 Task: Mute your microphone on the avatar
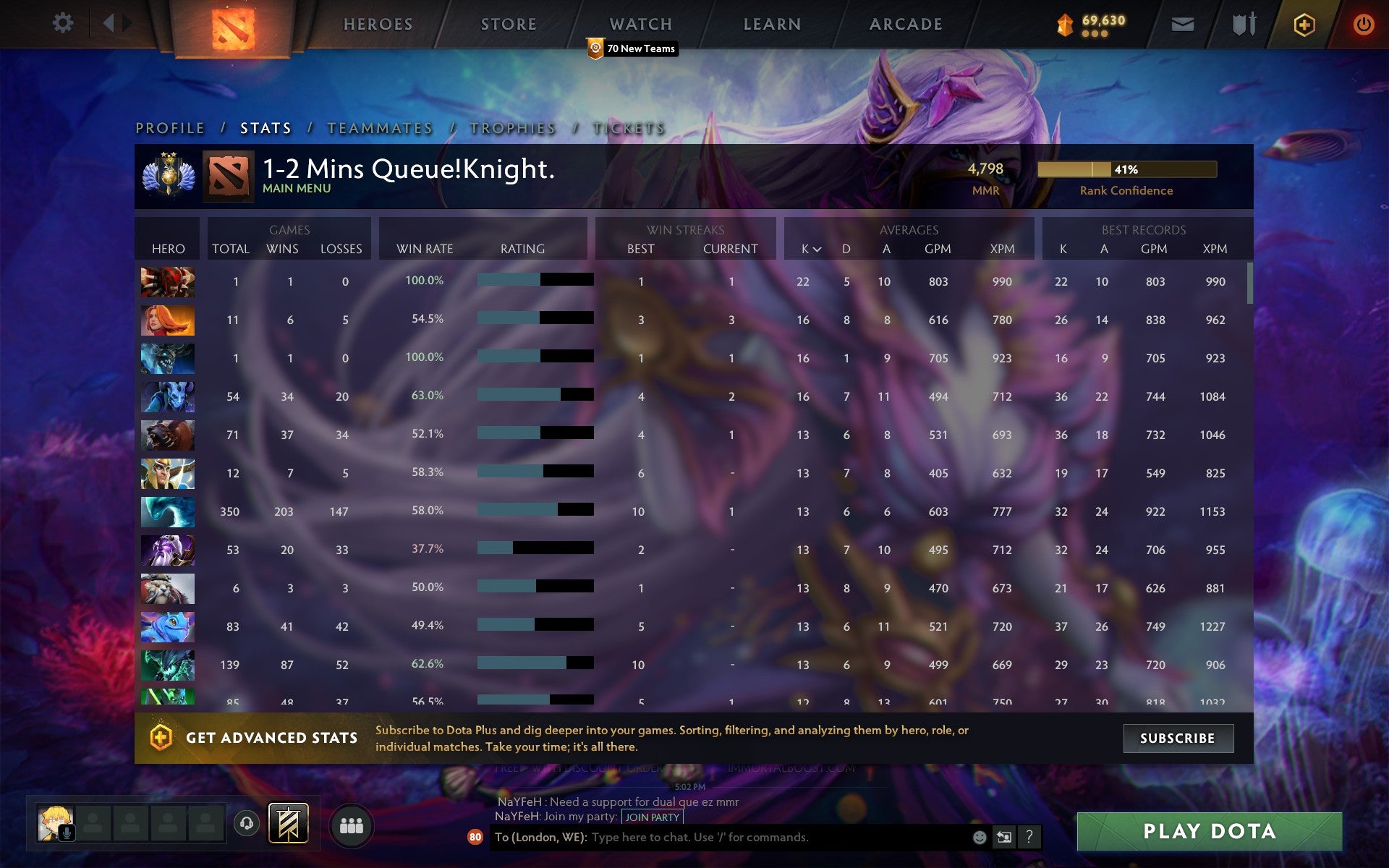point(66,833)
